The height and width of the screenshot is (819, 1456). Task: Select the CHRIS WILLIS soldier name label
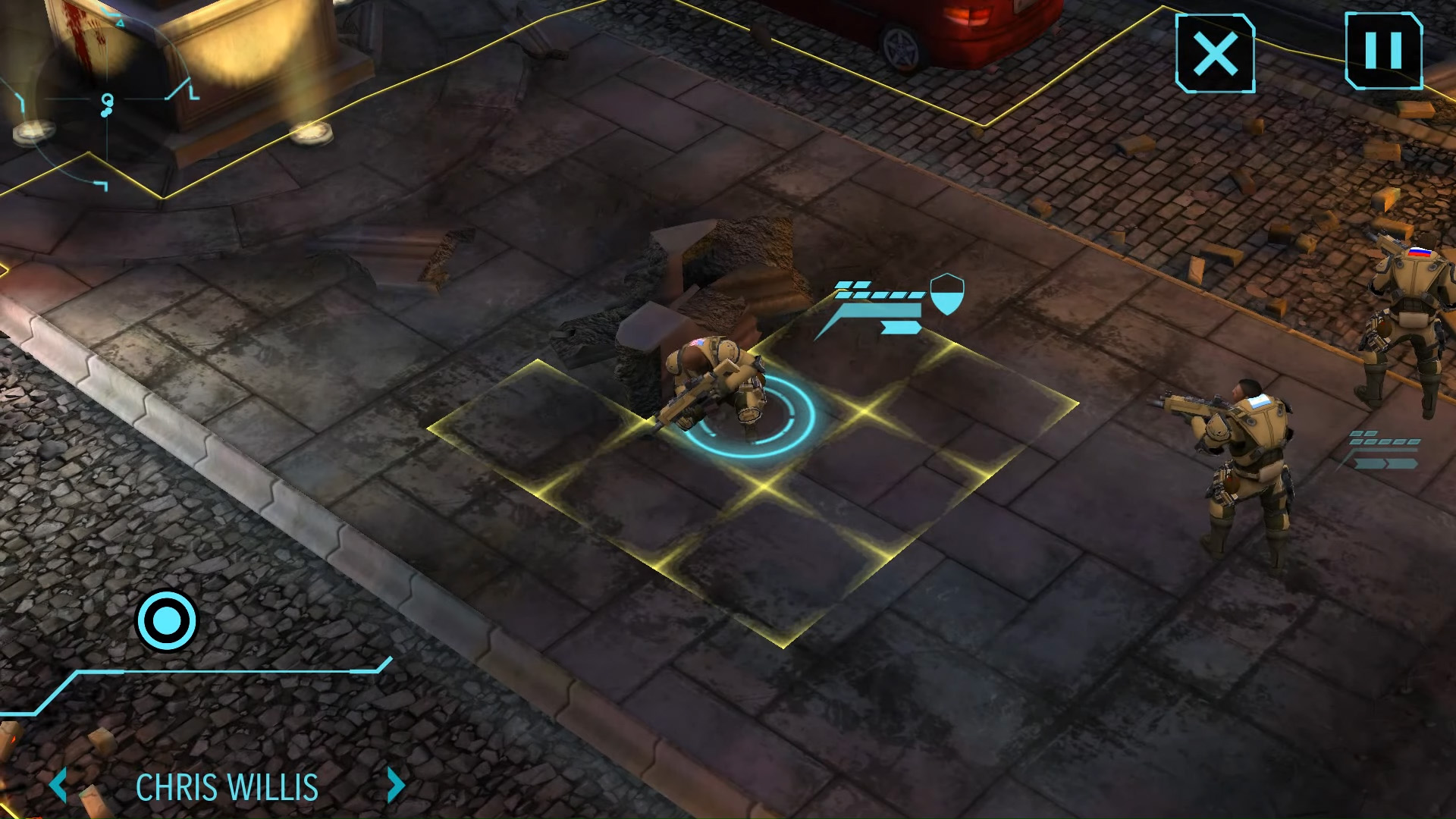(227, 786)
